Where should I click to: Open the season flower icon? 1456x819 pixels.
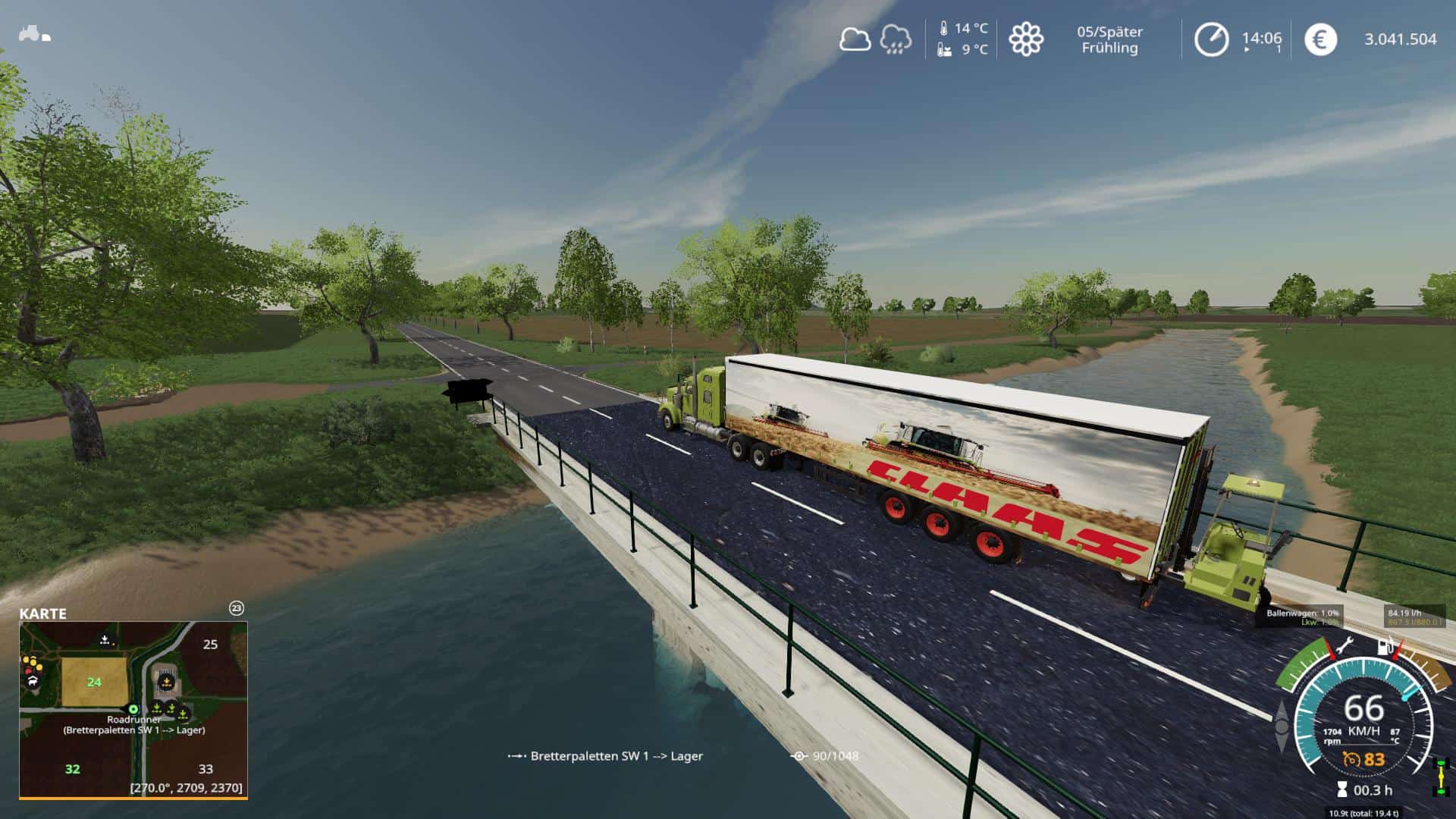pos(1025,39)
